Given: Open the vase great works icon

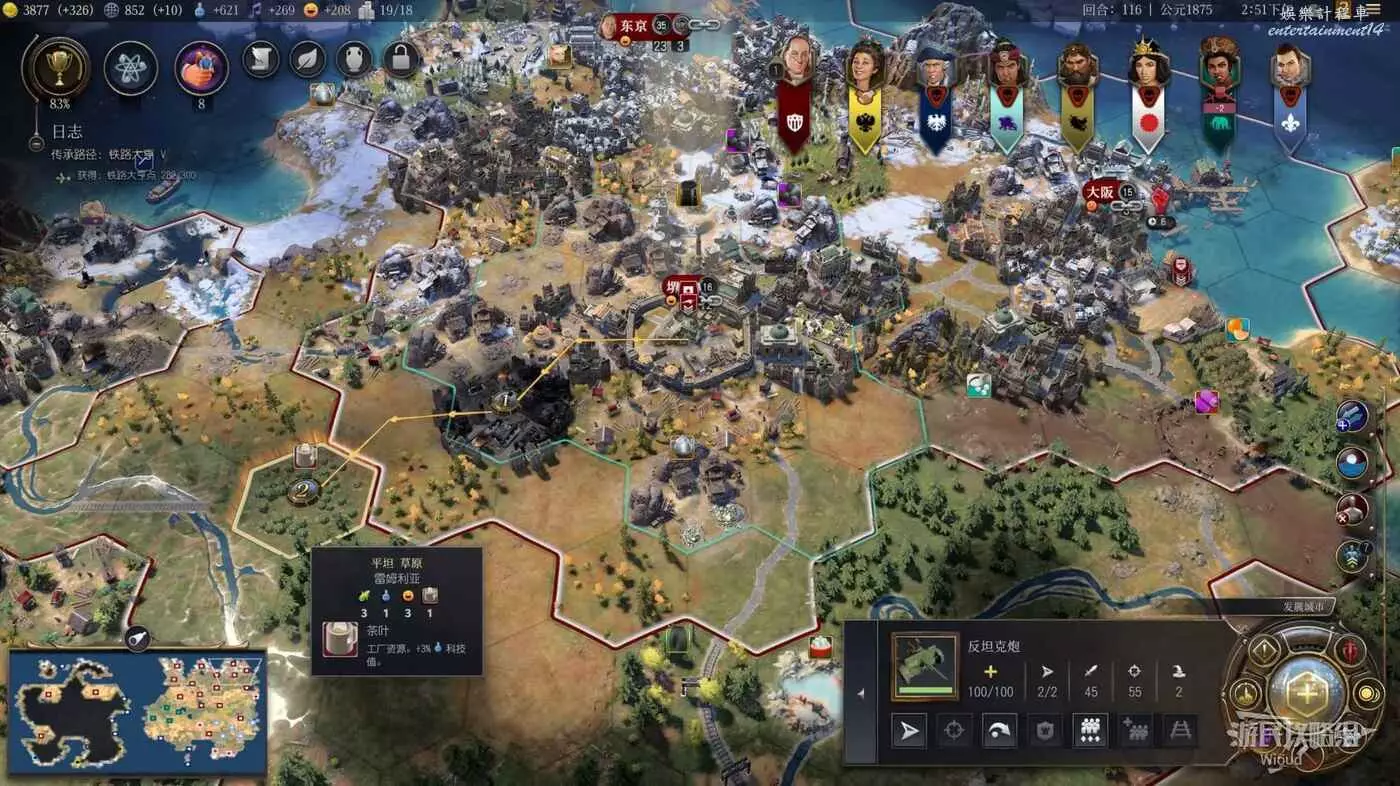Looking at the screenshot, I should point(354,59).
